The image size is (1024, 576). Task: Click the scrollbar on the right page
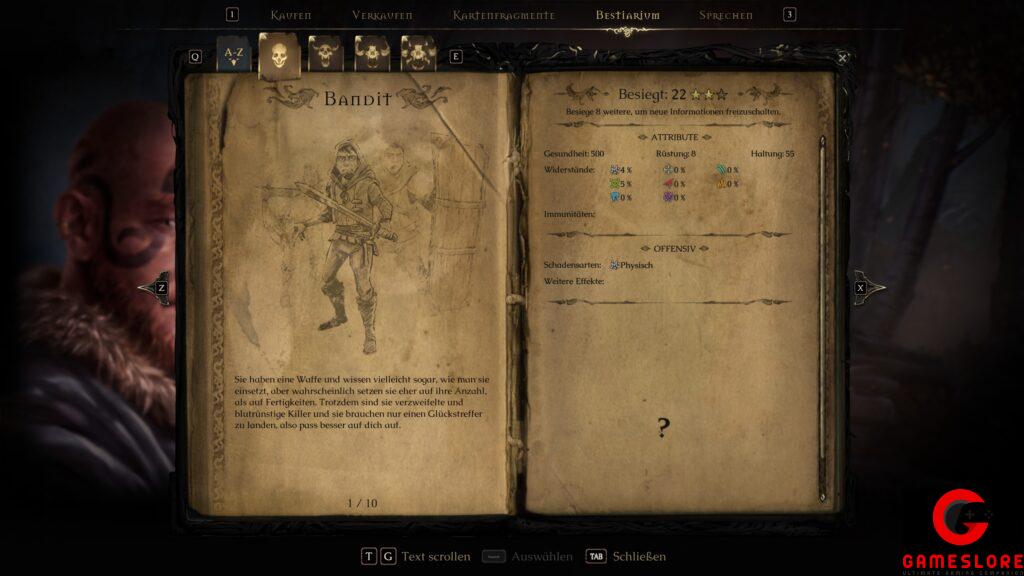click(x=823, y=300)
